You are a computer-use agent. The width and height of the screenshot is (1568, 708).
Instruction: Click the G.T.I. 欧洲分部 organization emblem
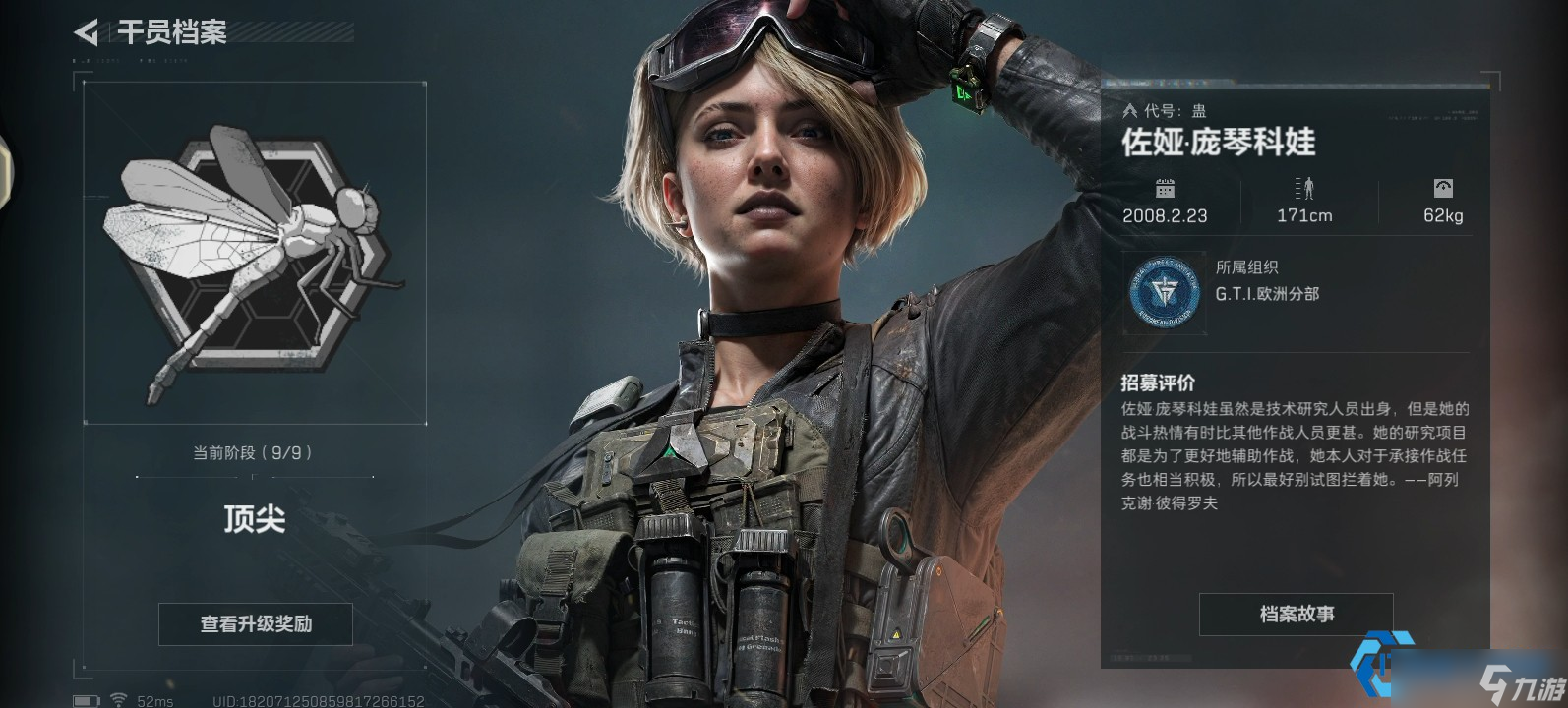1165,293
